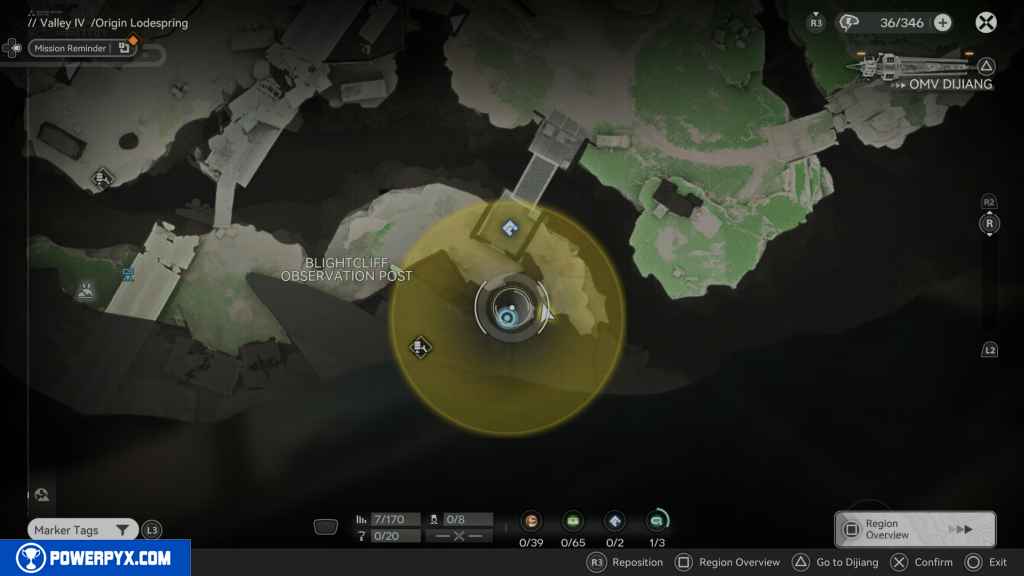Add stamina with the plus button
This screenshot has height=576, width=1024.
pyautogui.click(x=942, y=23)
